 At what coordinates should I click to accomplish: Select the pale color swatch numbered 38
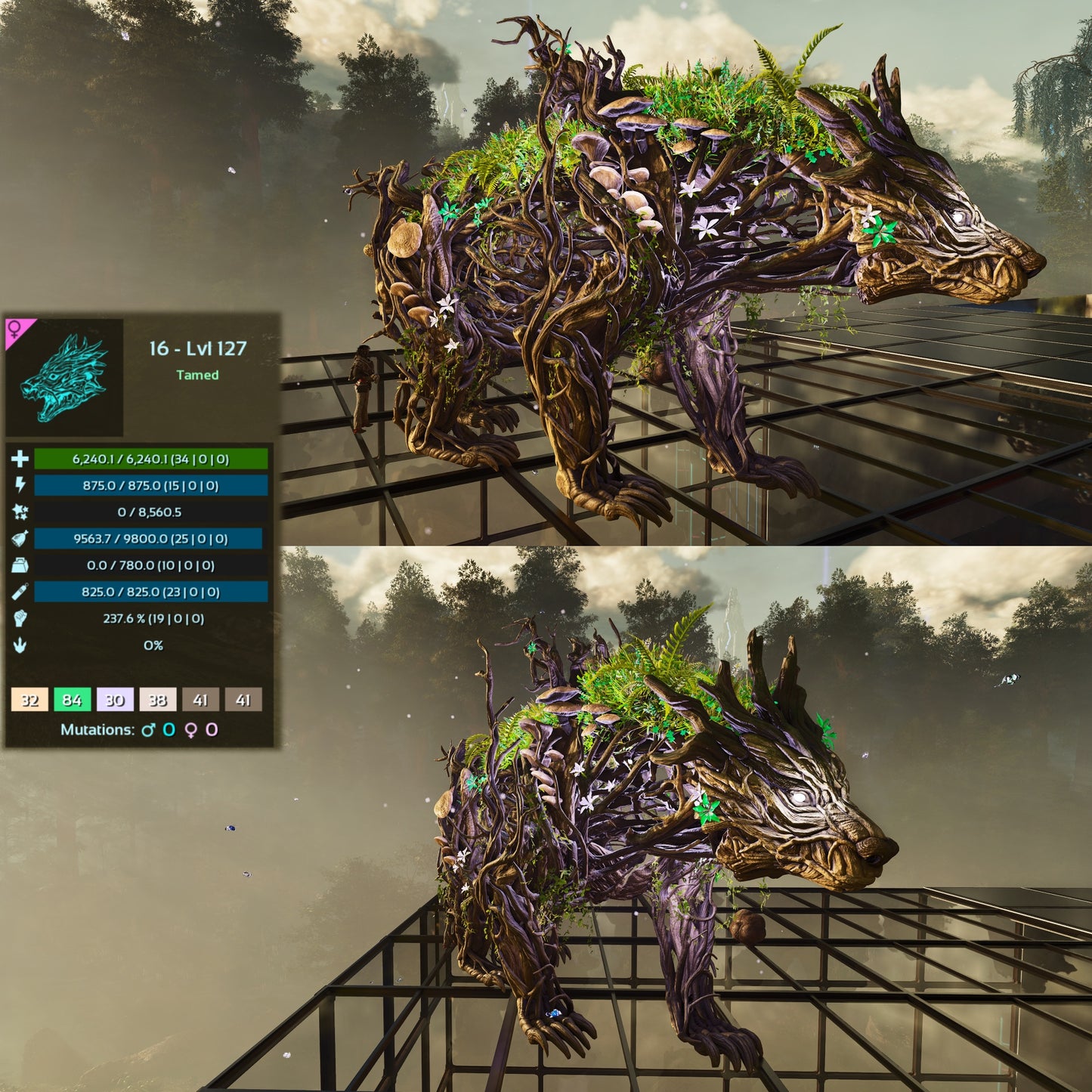point(157,699)
